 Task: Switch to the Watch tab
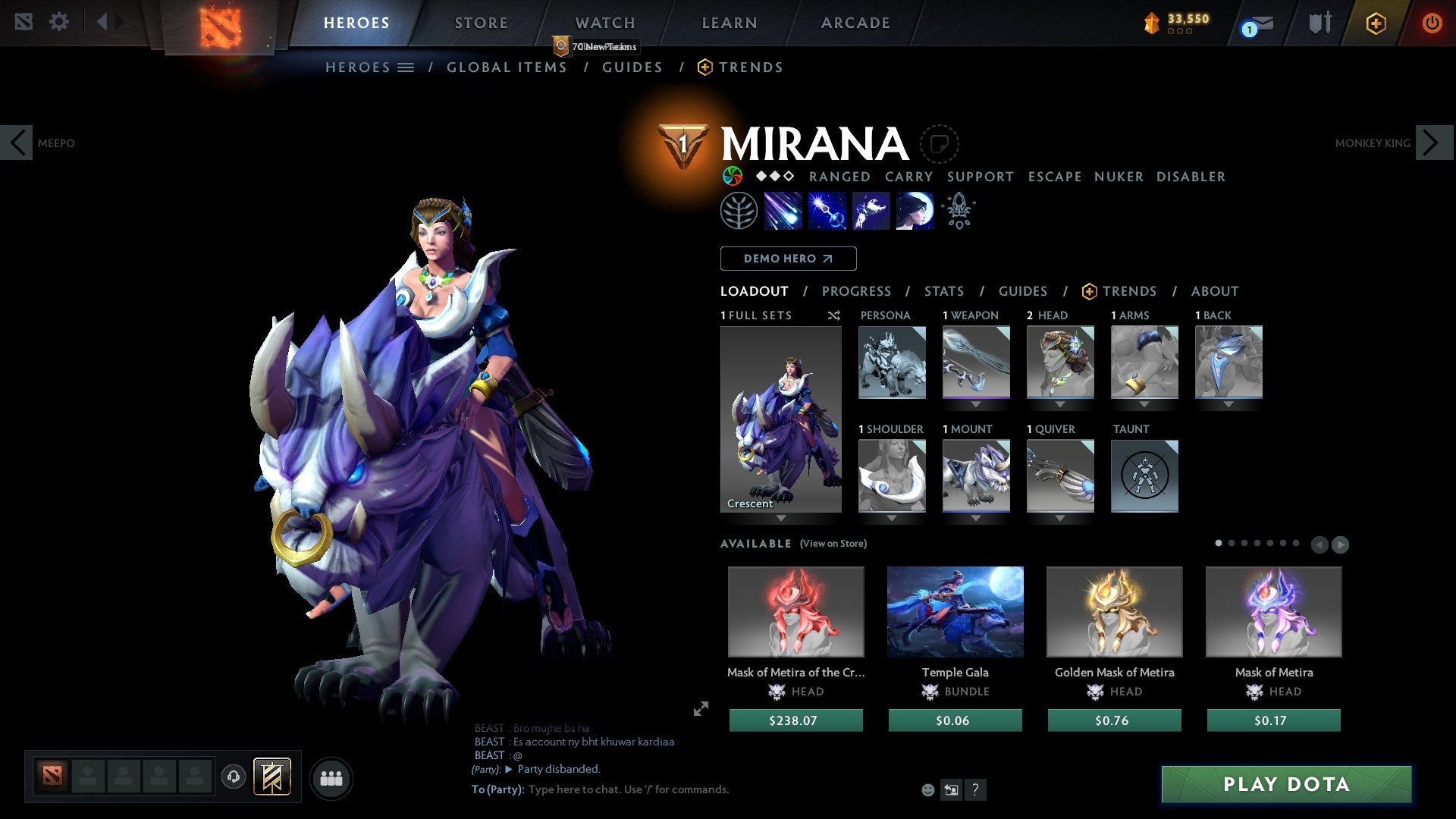pos(604,23)
